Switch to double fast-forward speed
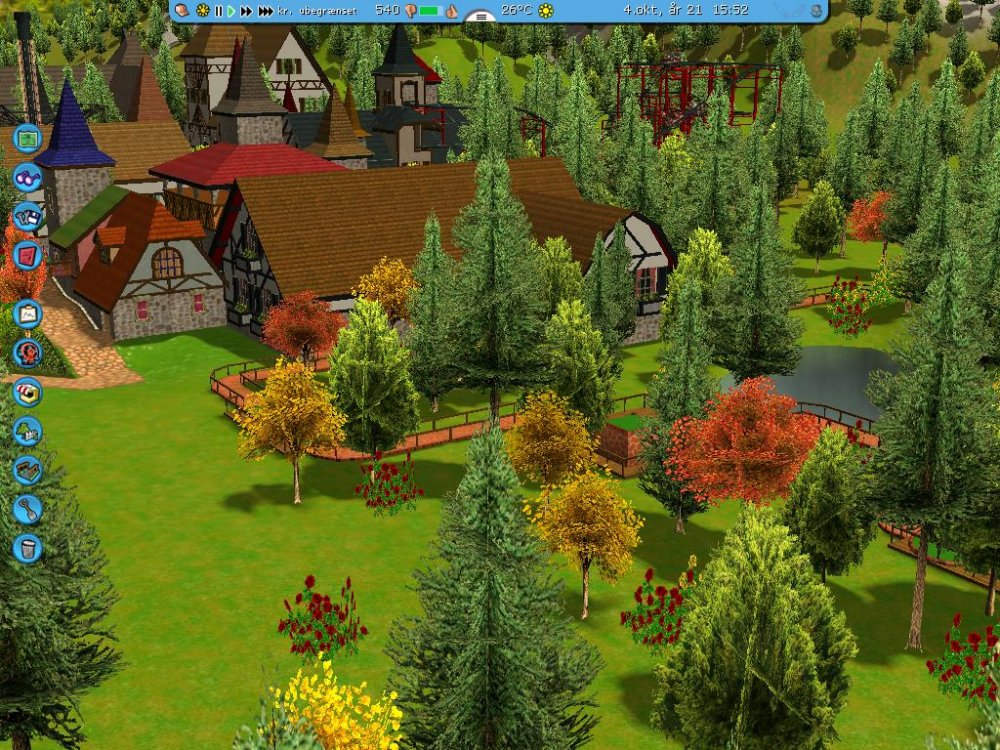The width and height of the screenshot is (1000, 750). [x=246, y=11]
